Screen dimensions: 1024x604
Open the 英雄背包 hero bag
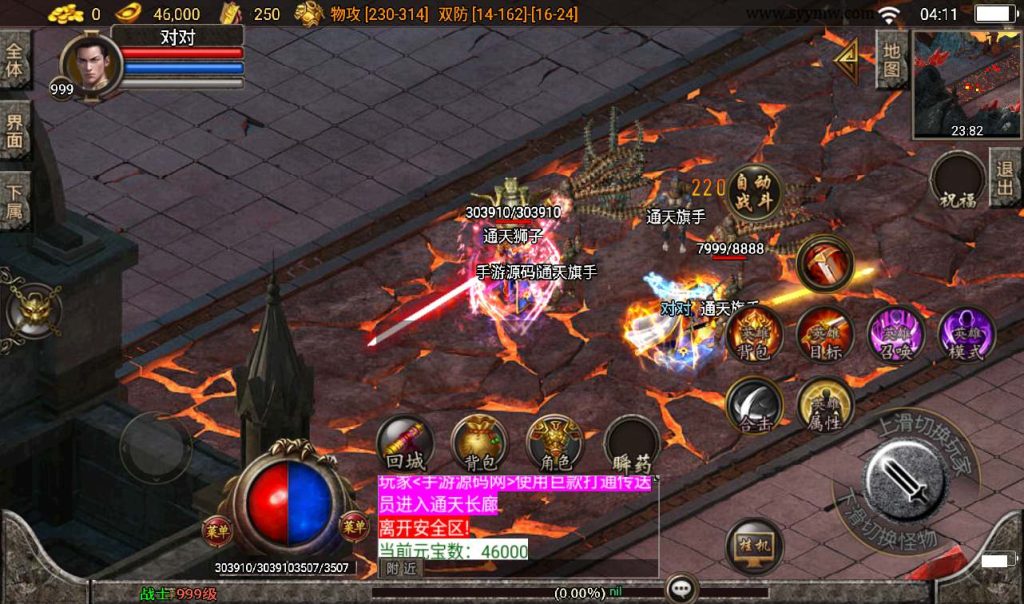click(x=754, y=335)
